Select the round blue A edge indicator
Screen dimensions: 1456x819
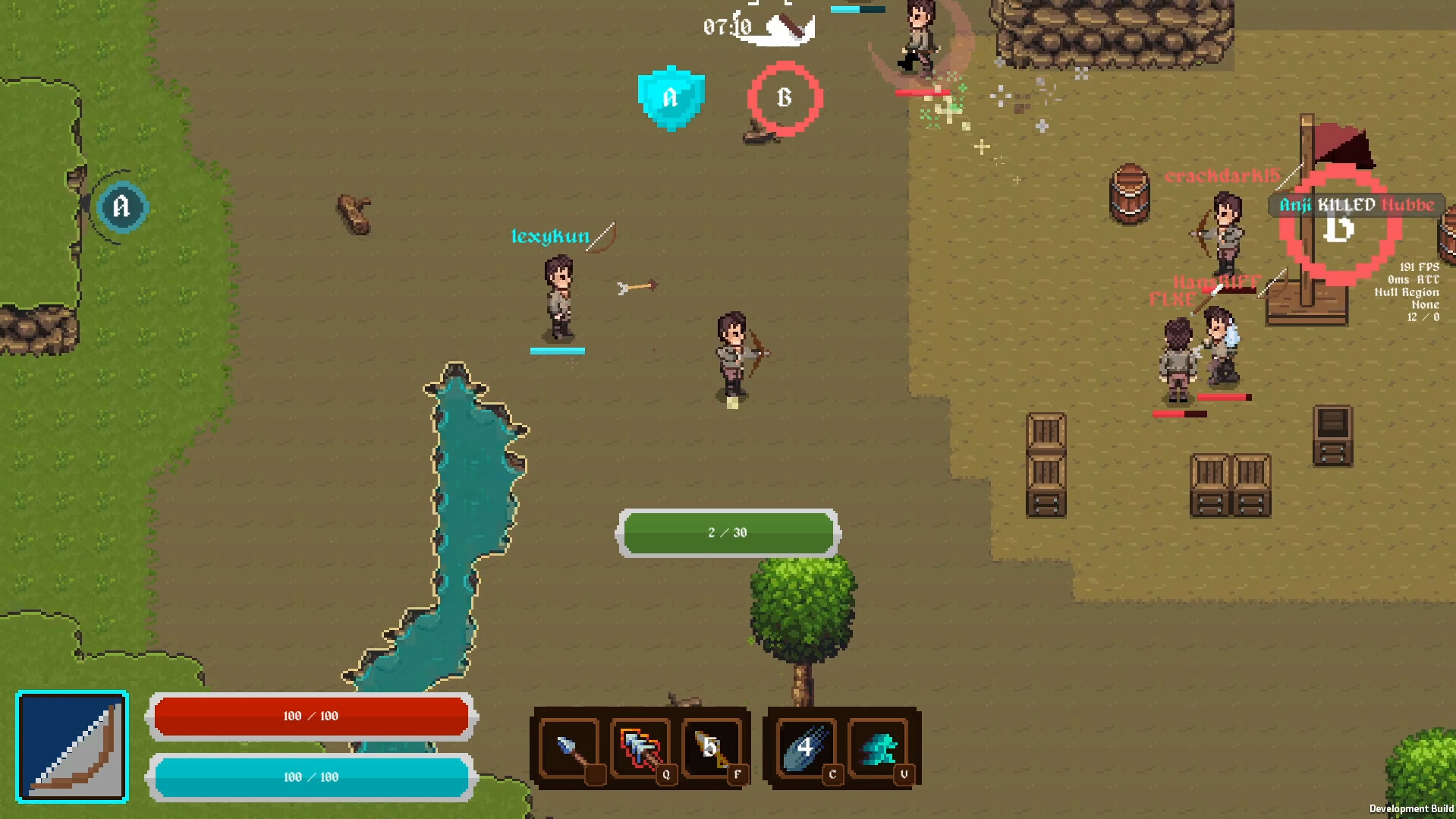121,206
